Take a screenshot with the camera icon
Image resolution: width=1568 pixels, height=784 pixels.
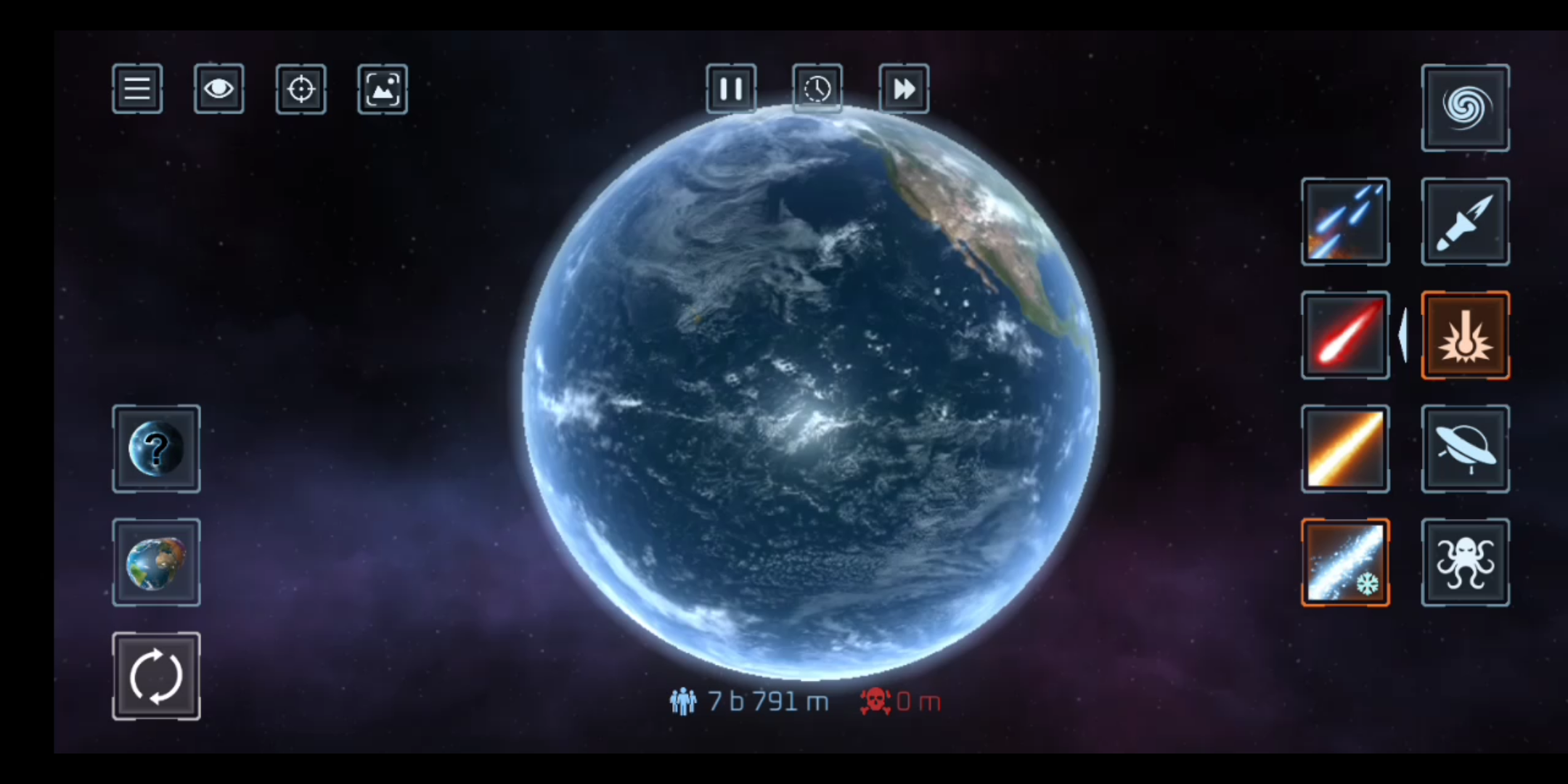click(383, 88)
